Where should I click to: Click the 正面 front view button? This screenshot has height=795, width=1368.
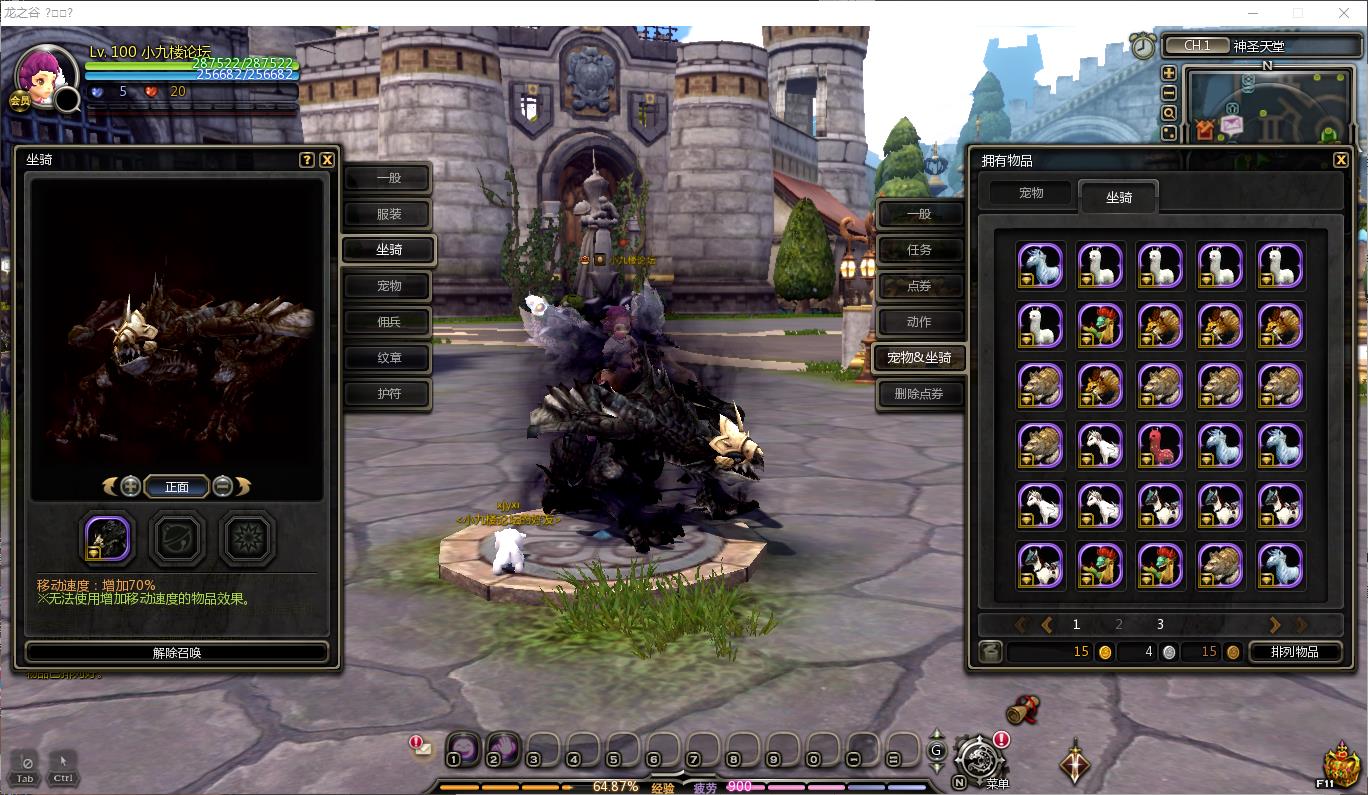click(x=177, y=487)
